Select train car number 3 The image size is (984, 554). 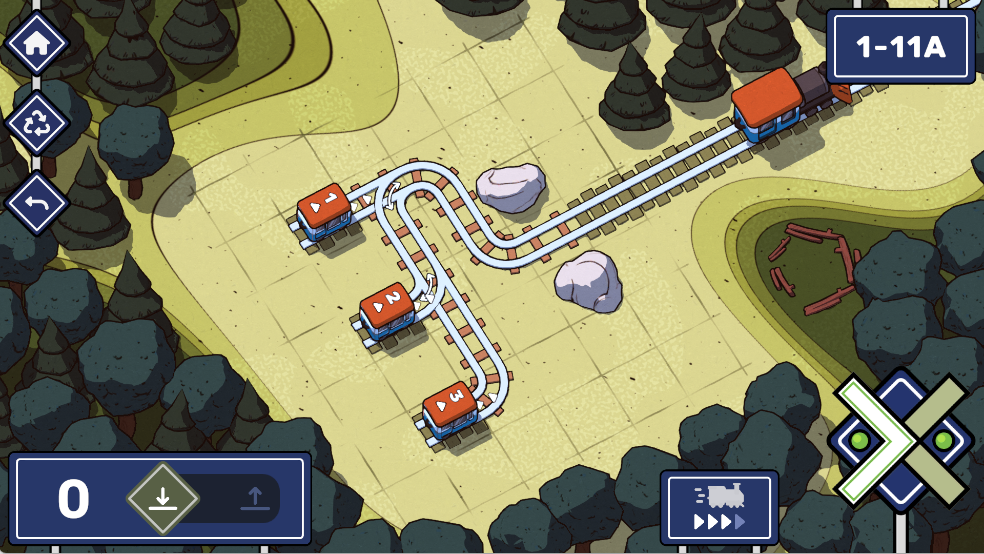point(449,404)
